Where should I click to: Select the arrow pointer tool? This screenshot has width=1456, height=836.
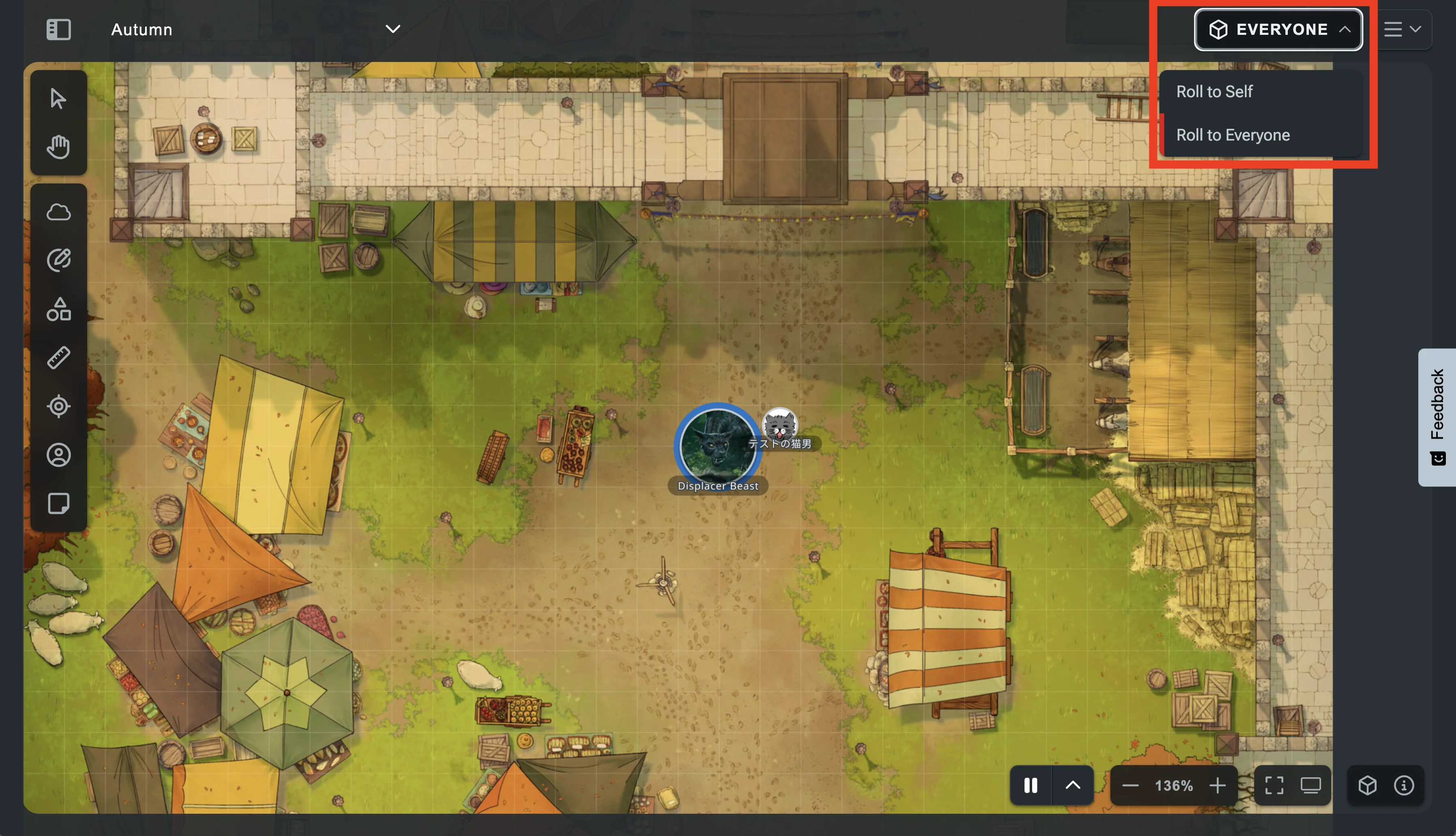pyautogui.click(x=58, y=99)
